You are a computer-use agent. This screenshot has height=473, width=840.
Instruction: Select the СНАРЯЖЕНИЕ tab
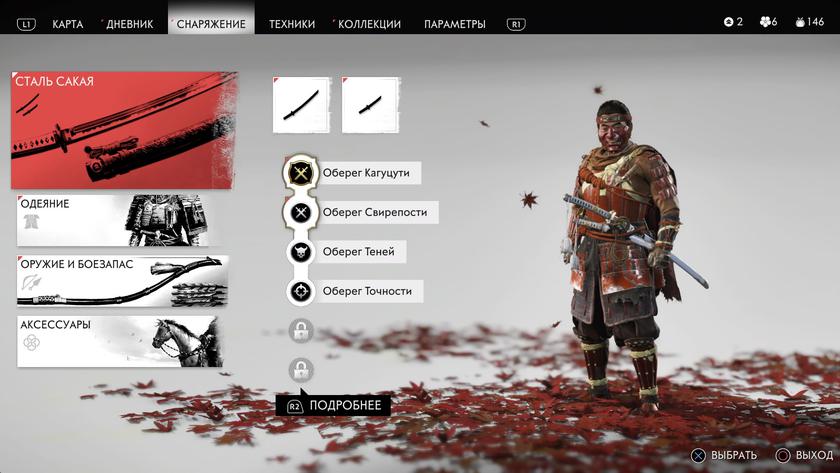pos(211,23)
